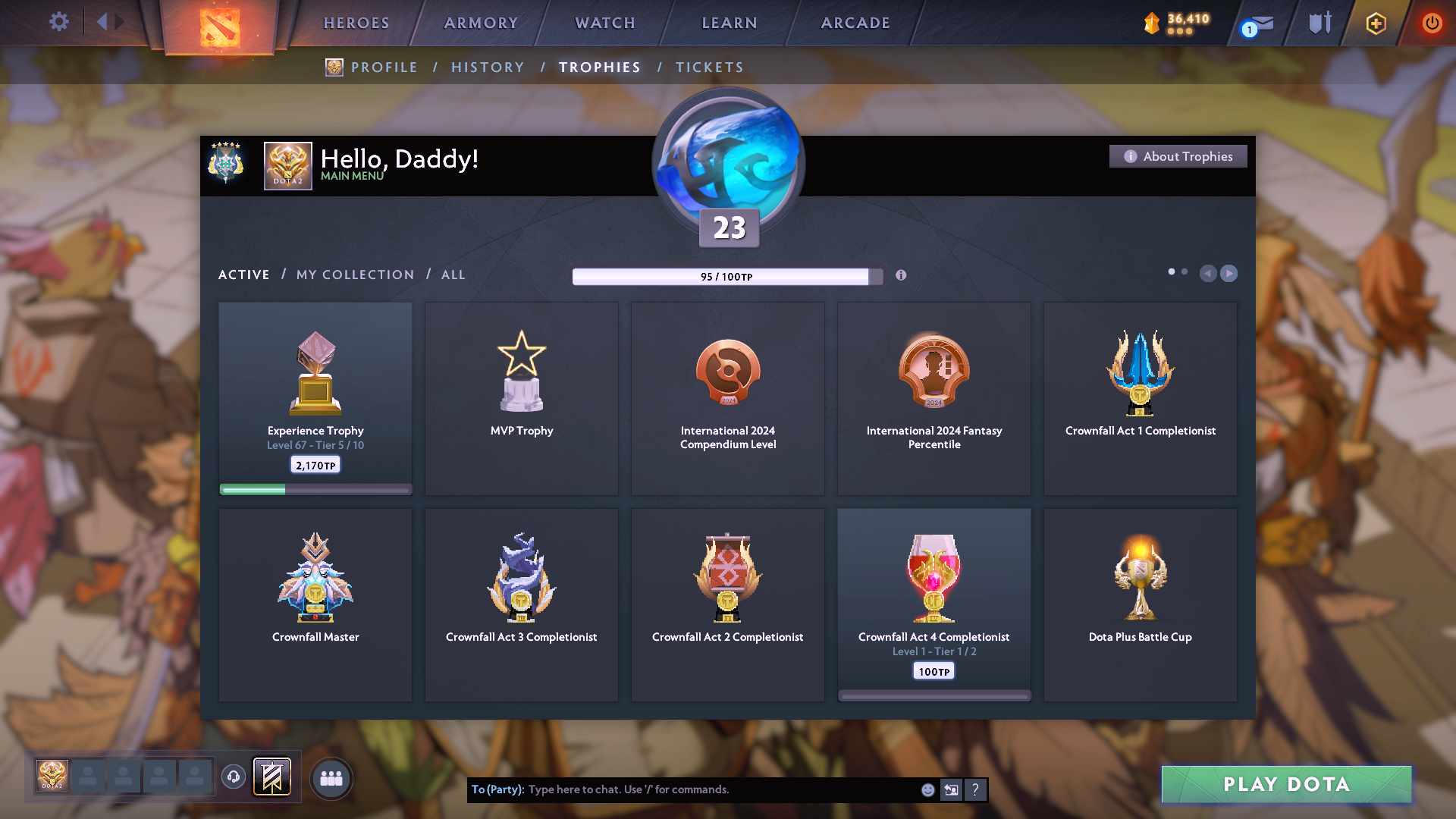
Task: Click the left trophy carousel arrow
Action: pos(1209,274)
